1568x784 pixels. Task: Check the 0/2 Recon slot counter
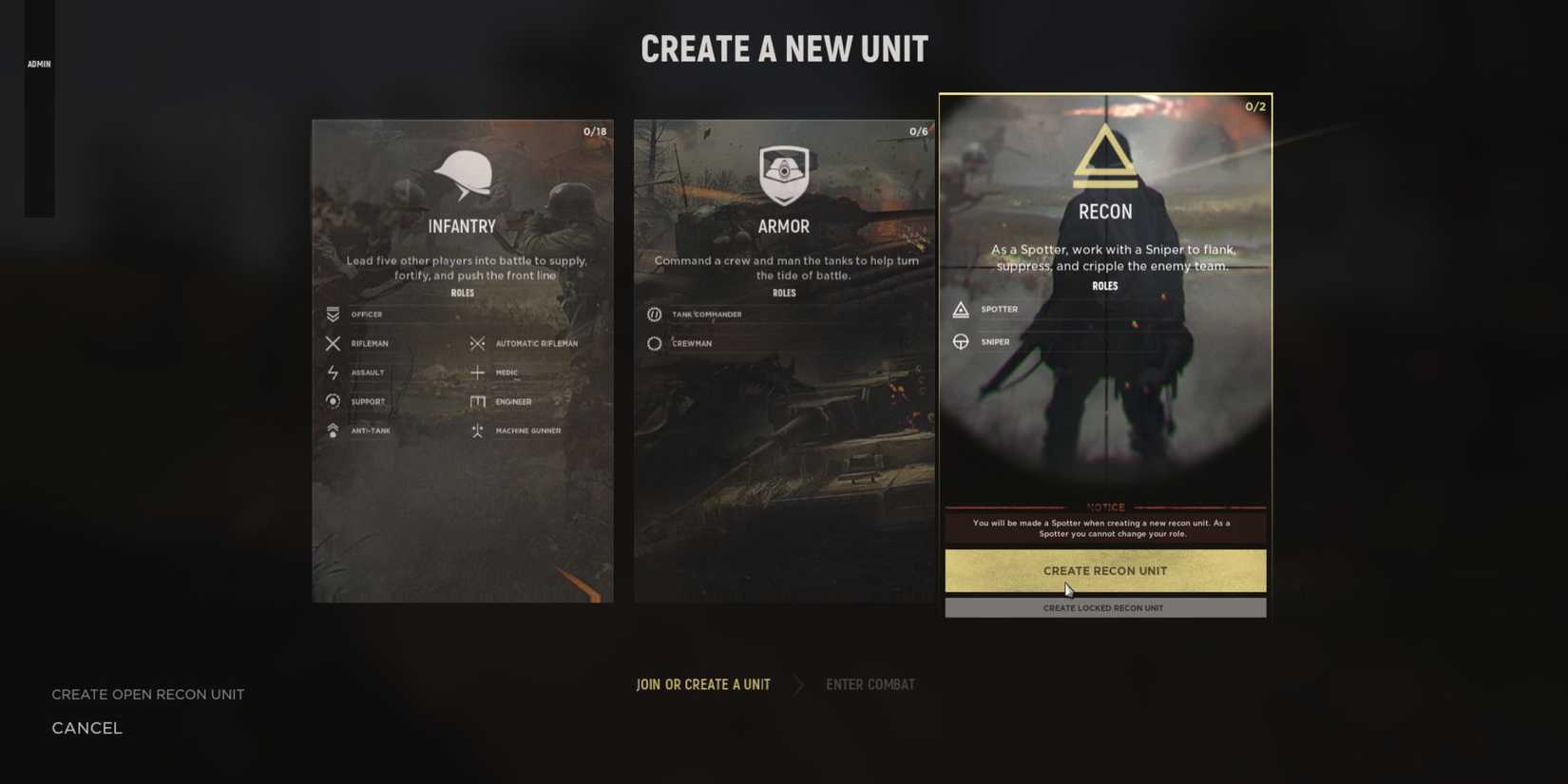tap(1255, 106)
